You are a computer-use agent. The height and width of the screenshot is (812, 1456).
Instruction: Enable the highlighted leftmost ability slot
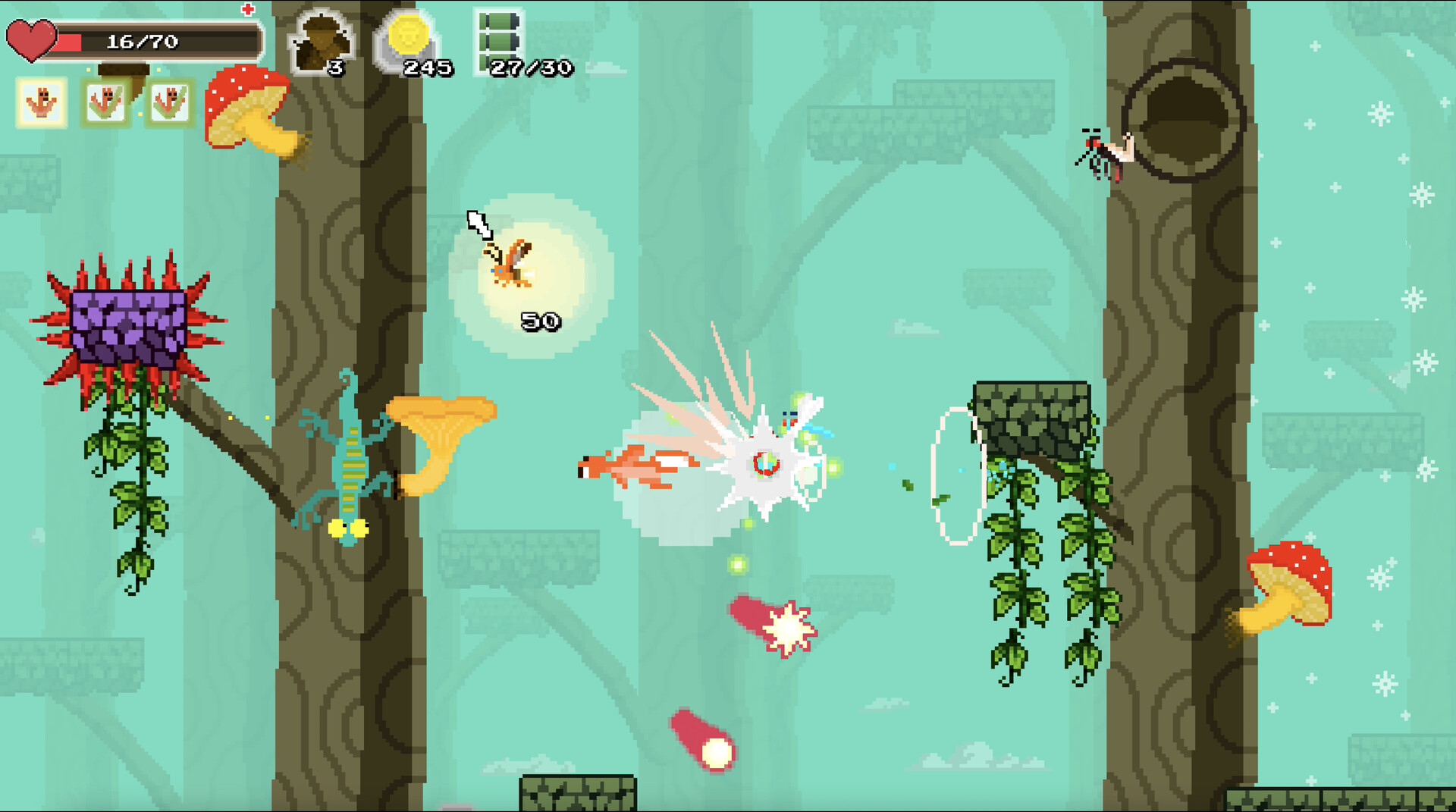pyautogui.click(x=42, y=102)
